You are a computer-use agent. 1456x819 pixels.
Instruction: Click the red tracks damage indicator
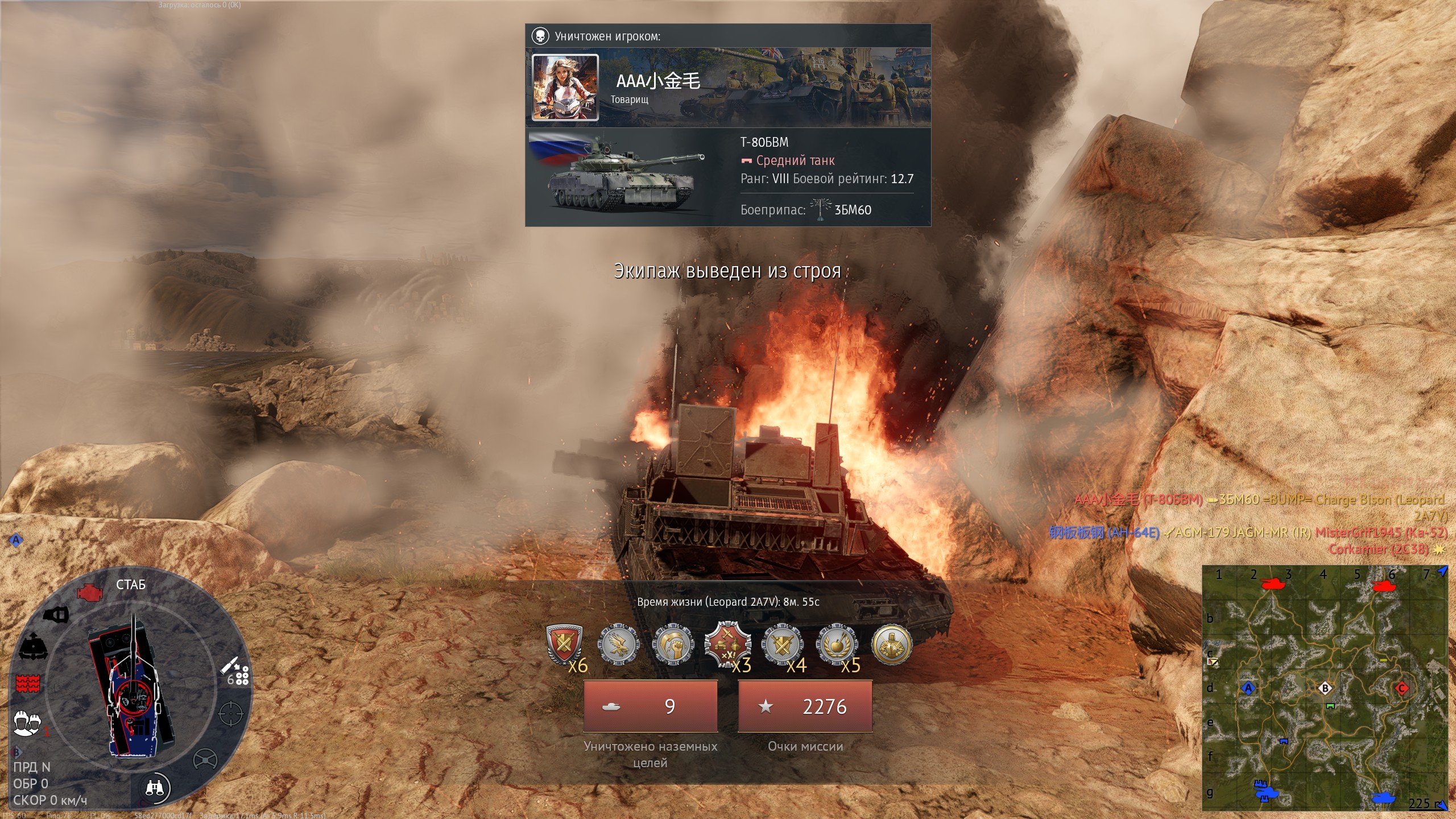click(27, 683)
